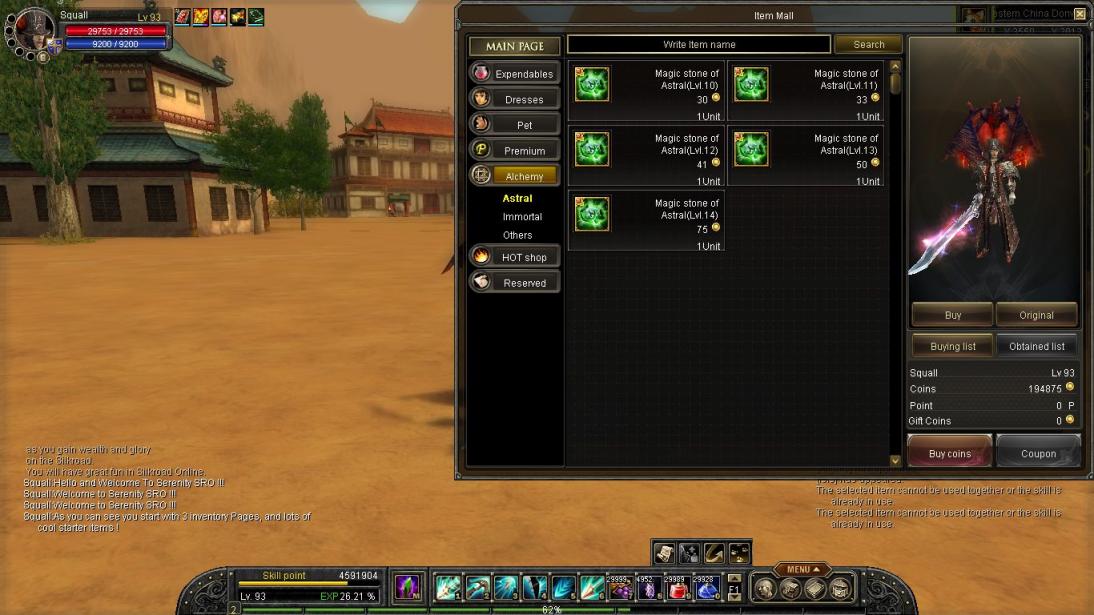This screenshot has width=1094, height=615.
Task: Select the Dresses category
Action: point(514,99)
